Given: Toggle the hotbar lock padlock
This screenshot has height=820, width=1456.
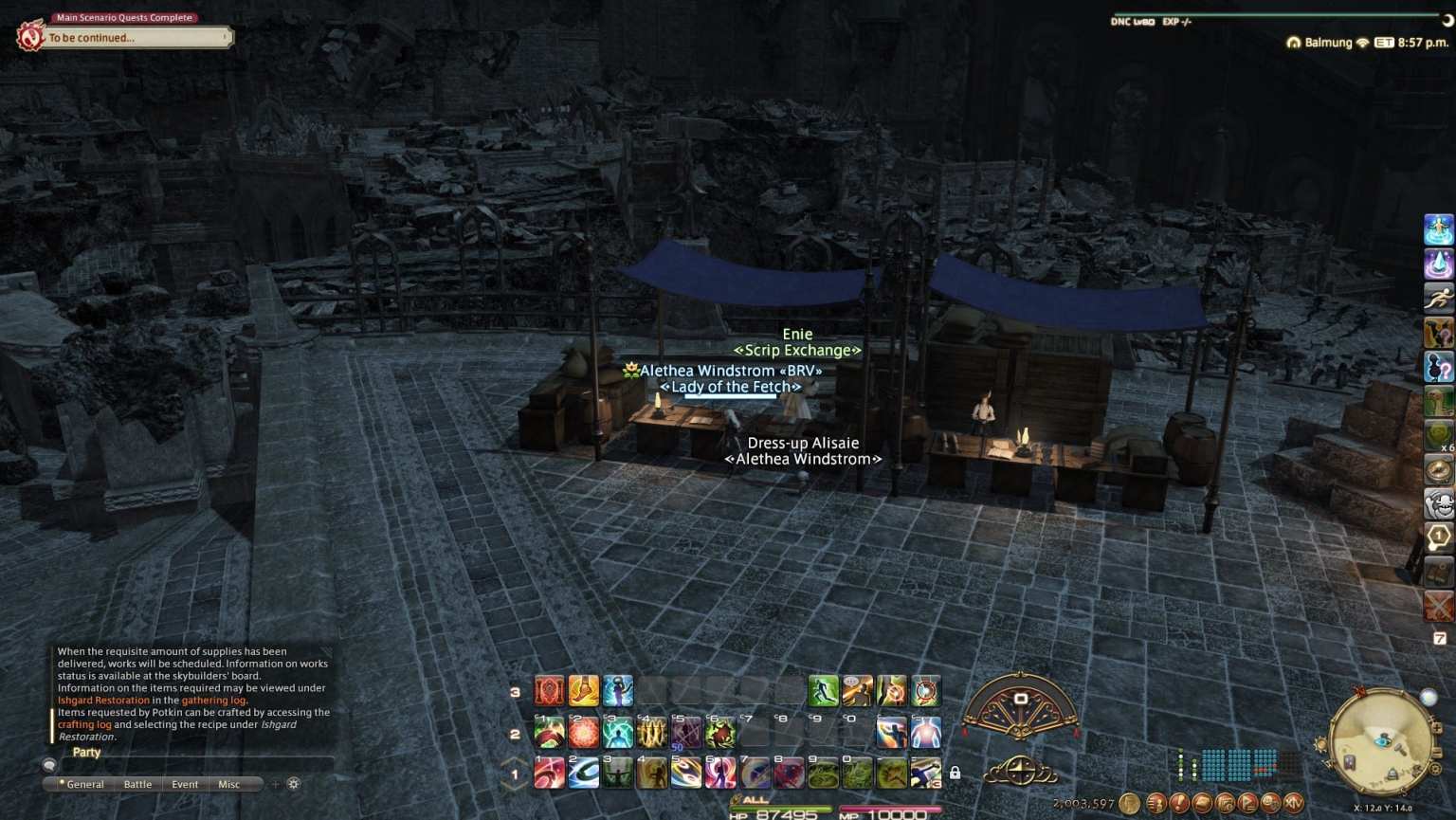Looking at the screenshot, I should coord(955,774).
